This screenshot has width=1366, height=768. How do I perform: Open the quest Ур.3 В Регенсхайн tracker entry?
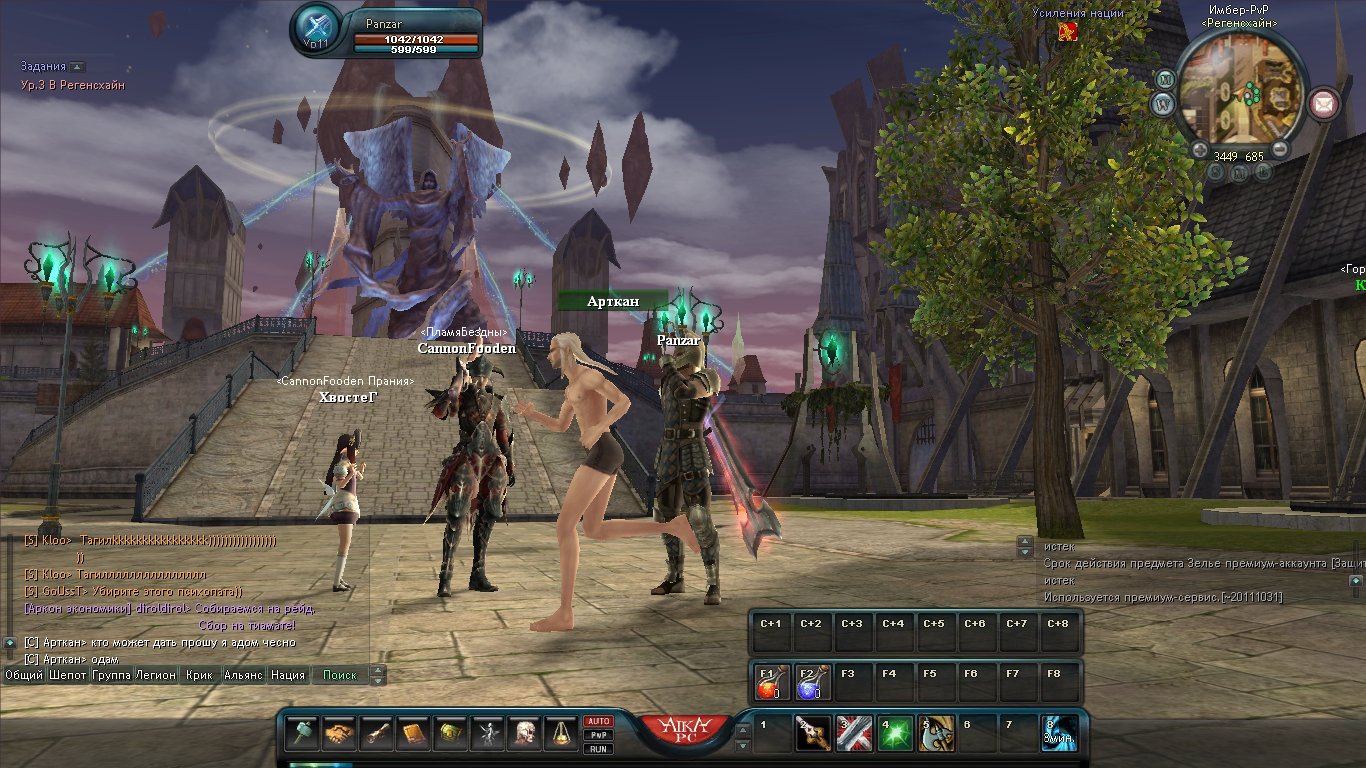pos(73,86)
